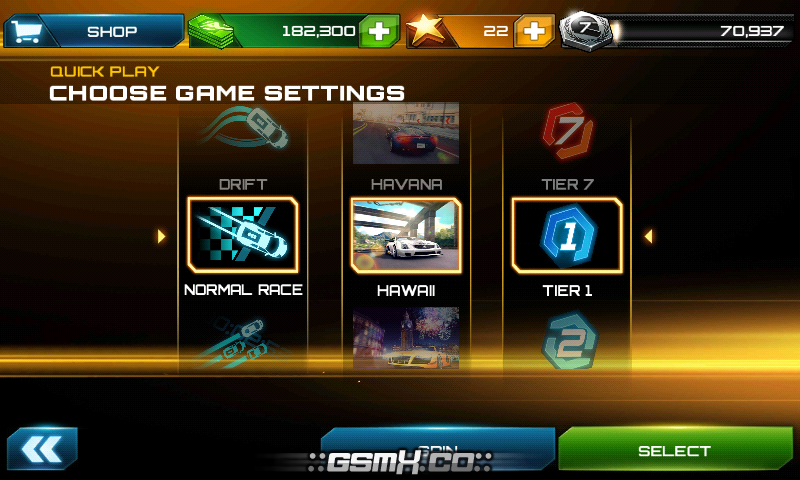This screenshot has width=800, height=480.
Task: Choose the game mode icon below Normal Race
Action: tap(243, 338)
